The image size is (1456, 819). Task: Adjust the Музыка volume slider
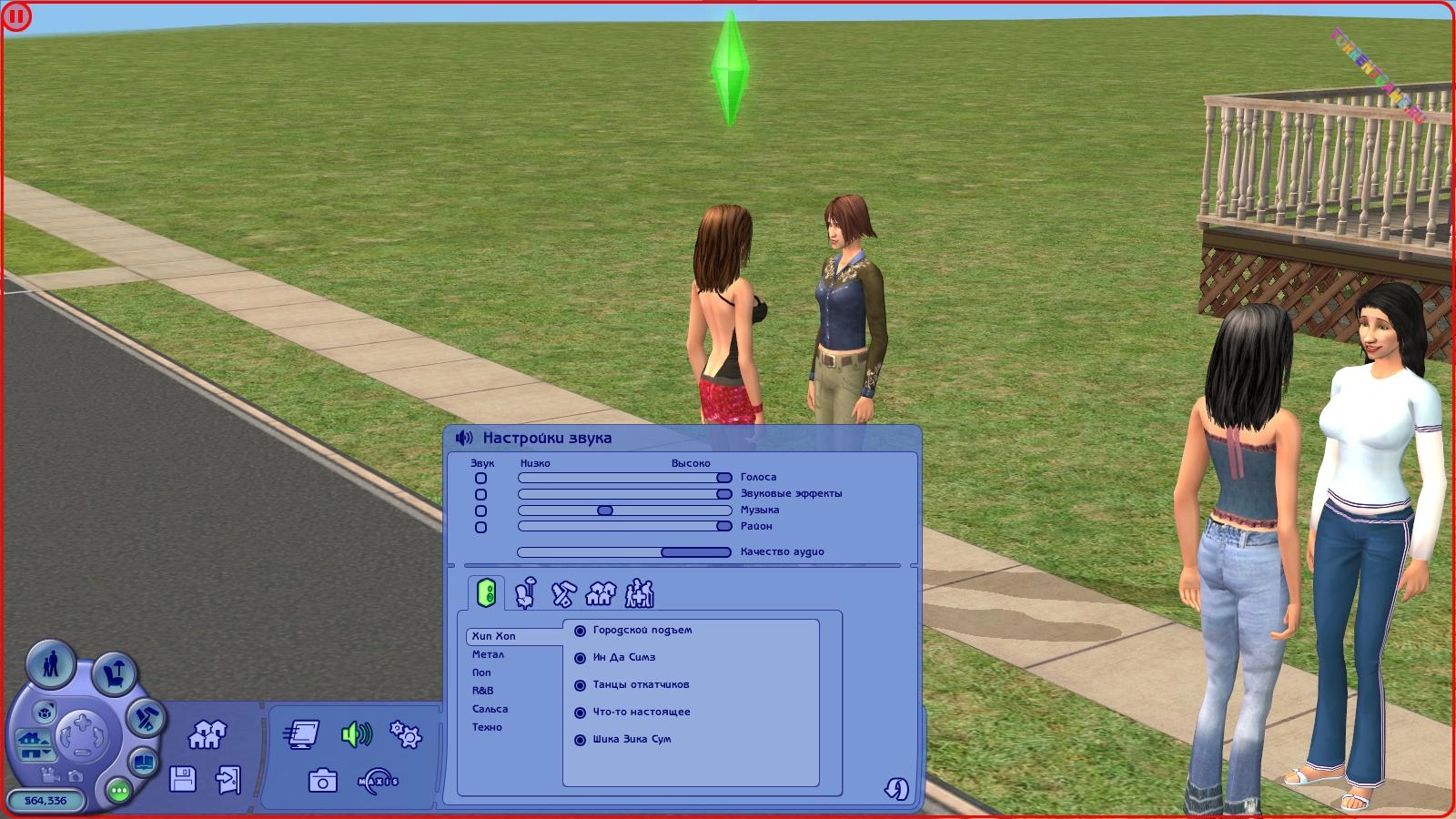click(605, 511)
